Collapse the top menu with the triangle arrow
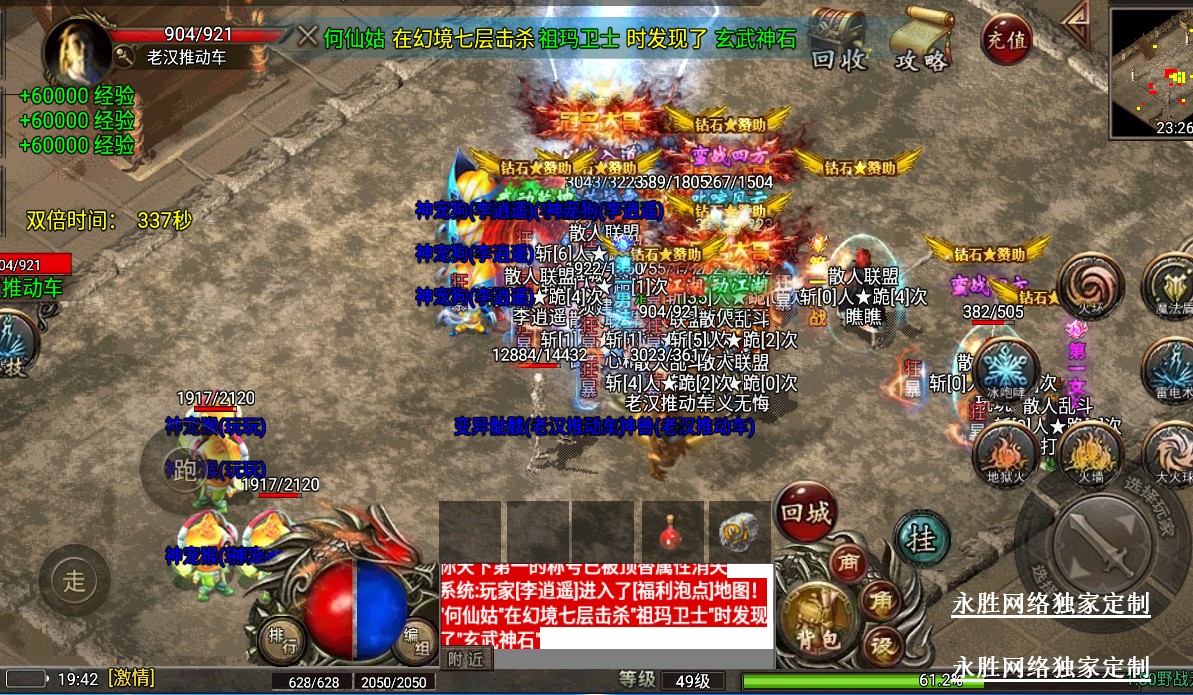Screen dimensions: 1193x695 click(1076, 17)
